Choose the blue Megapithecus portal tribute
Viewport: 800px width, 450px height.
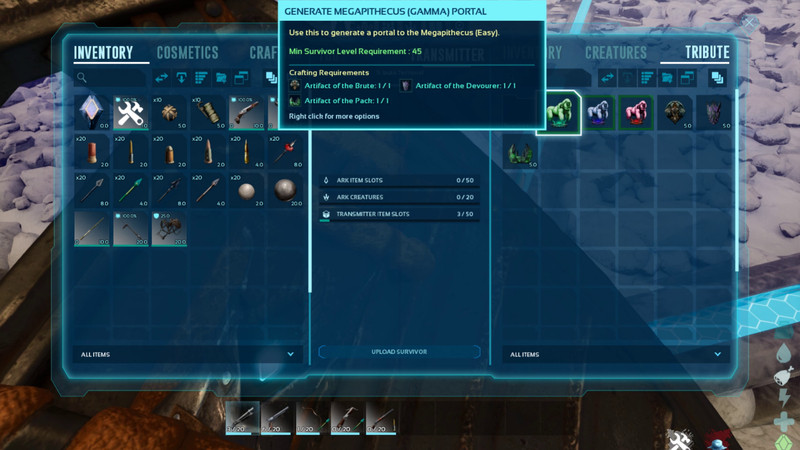(598, 113)
